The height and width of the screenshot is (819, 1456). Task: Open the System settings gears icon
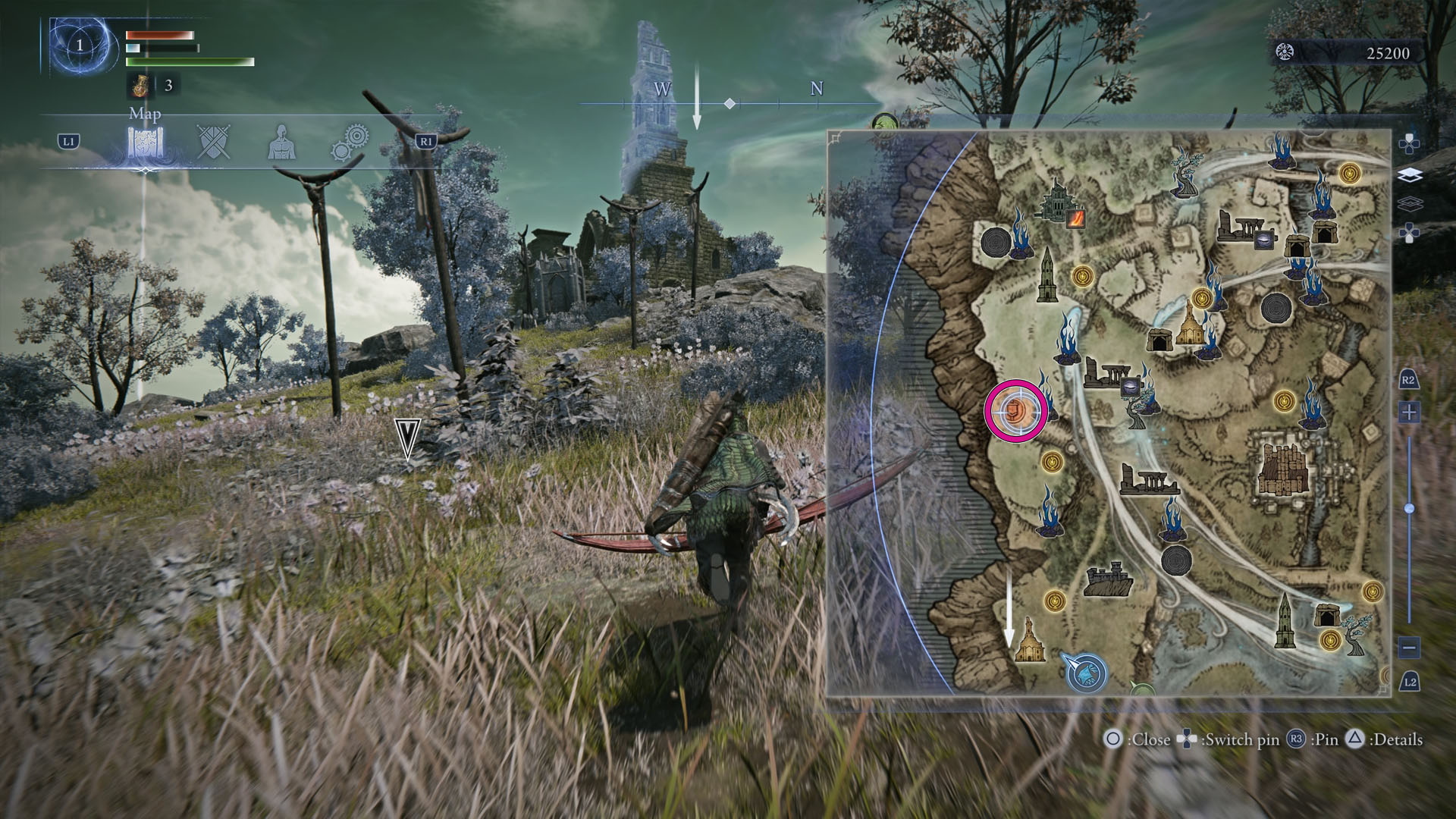[351, 142]
